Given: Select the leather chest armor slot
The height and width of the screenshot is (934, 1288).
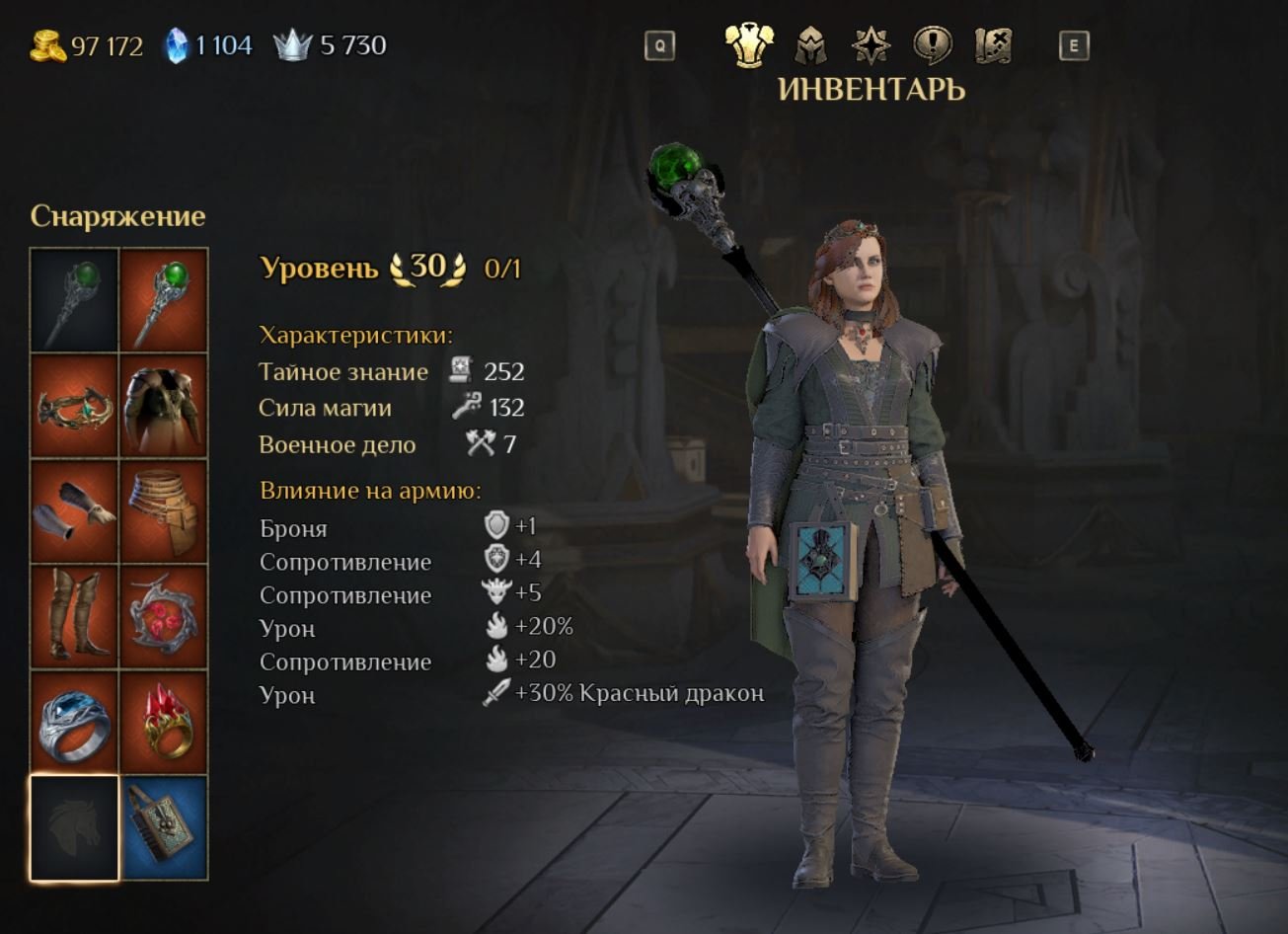Looking at the screenshot, I should pos(164,406).
